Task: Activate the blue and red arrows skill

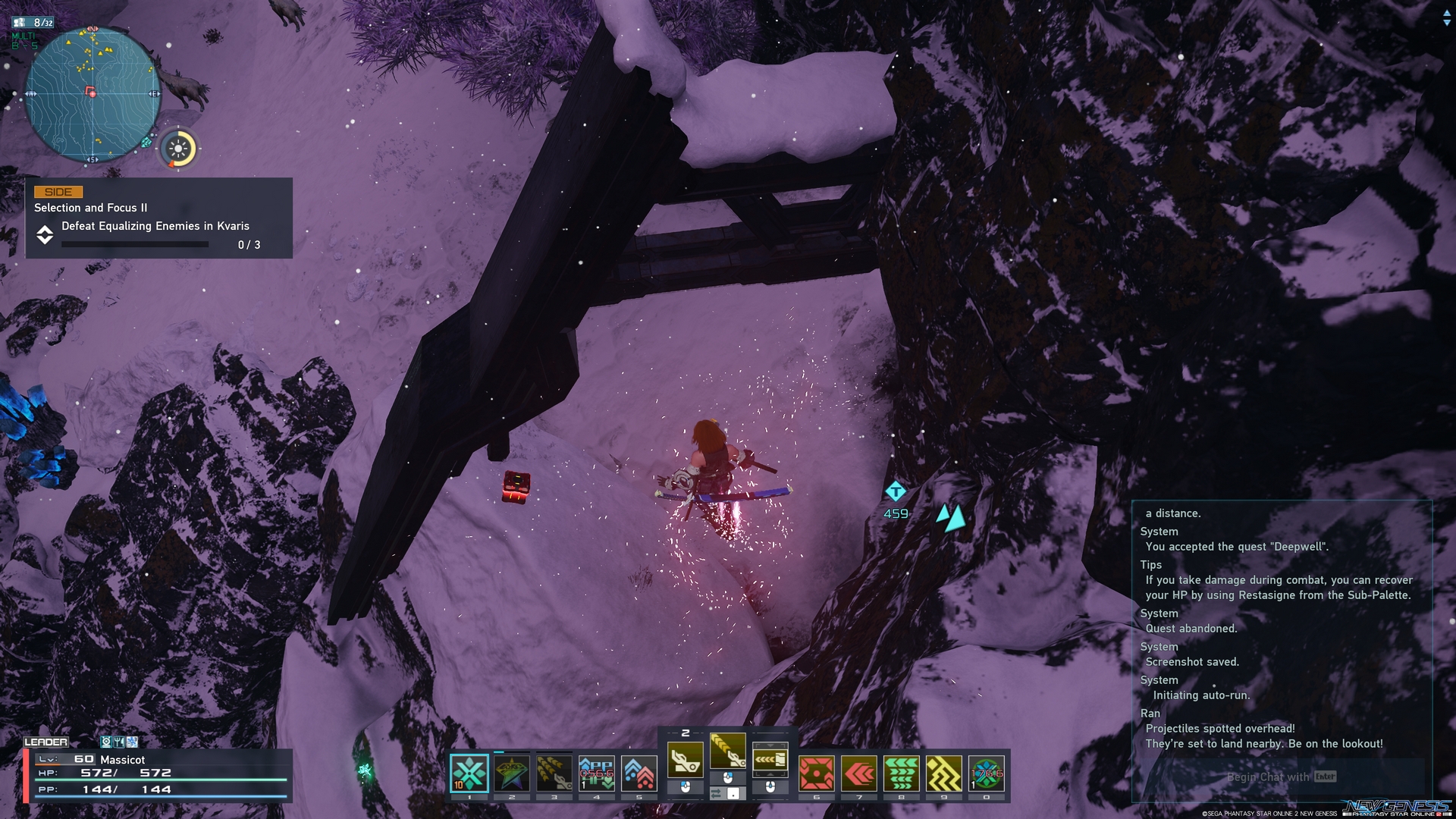Action: coord(639,773)
